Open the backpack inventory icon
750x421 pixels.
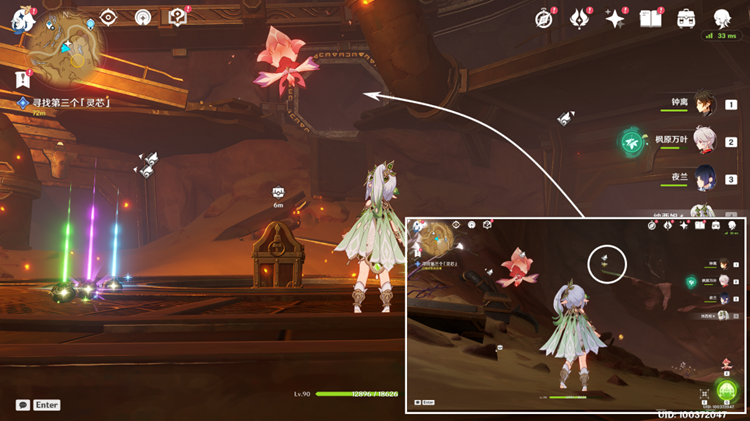(687, 19)
